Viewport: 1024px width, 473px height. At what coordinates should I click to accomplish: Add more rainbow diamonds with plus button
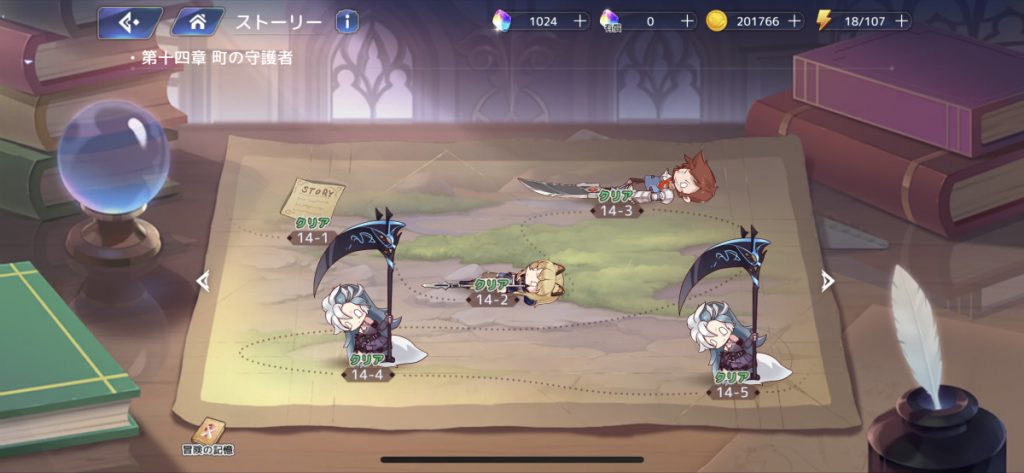click(x=581, y=21)
